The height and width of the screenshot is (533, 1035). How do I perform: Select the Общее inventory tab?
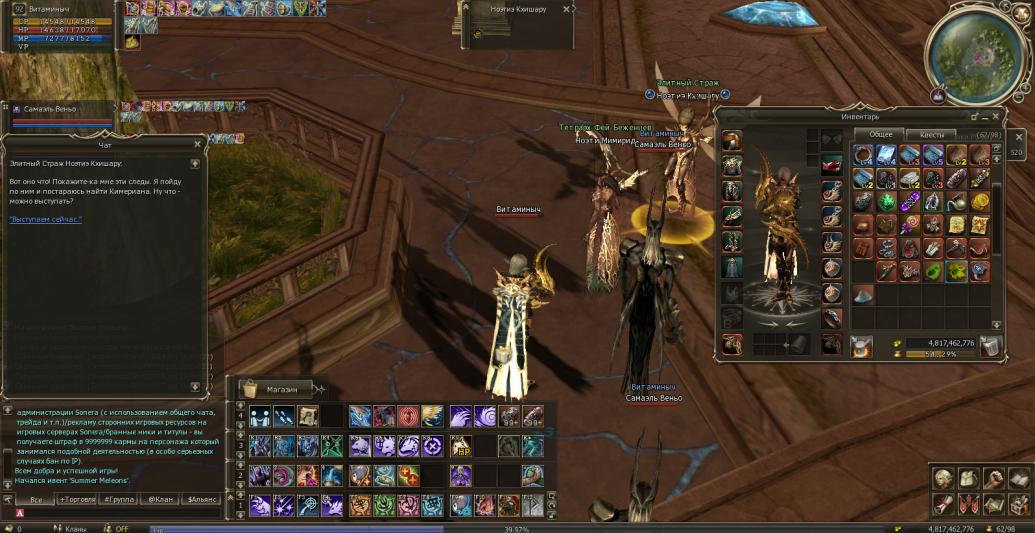[880, 134]
